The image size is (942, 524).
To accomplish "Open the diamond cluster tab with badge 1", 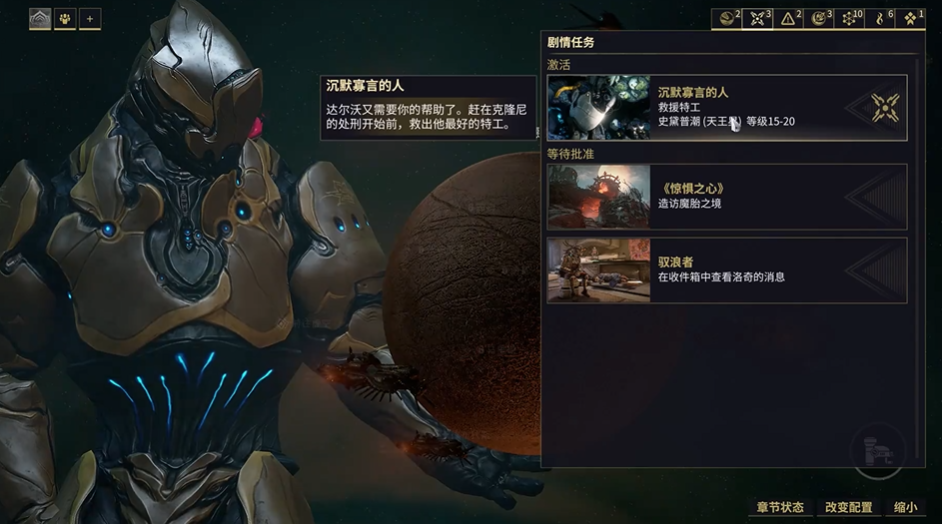I will [x=910, y=18].
